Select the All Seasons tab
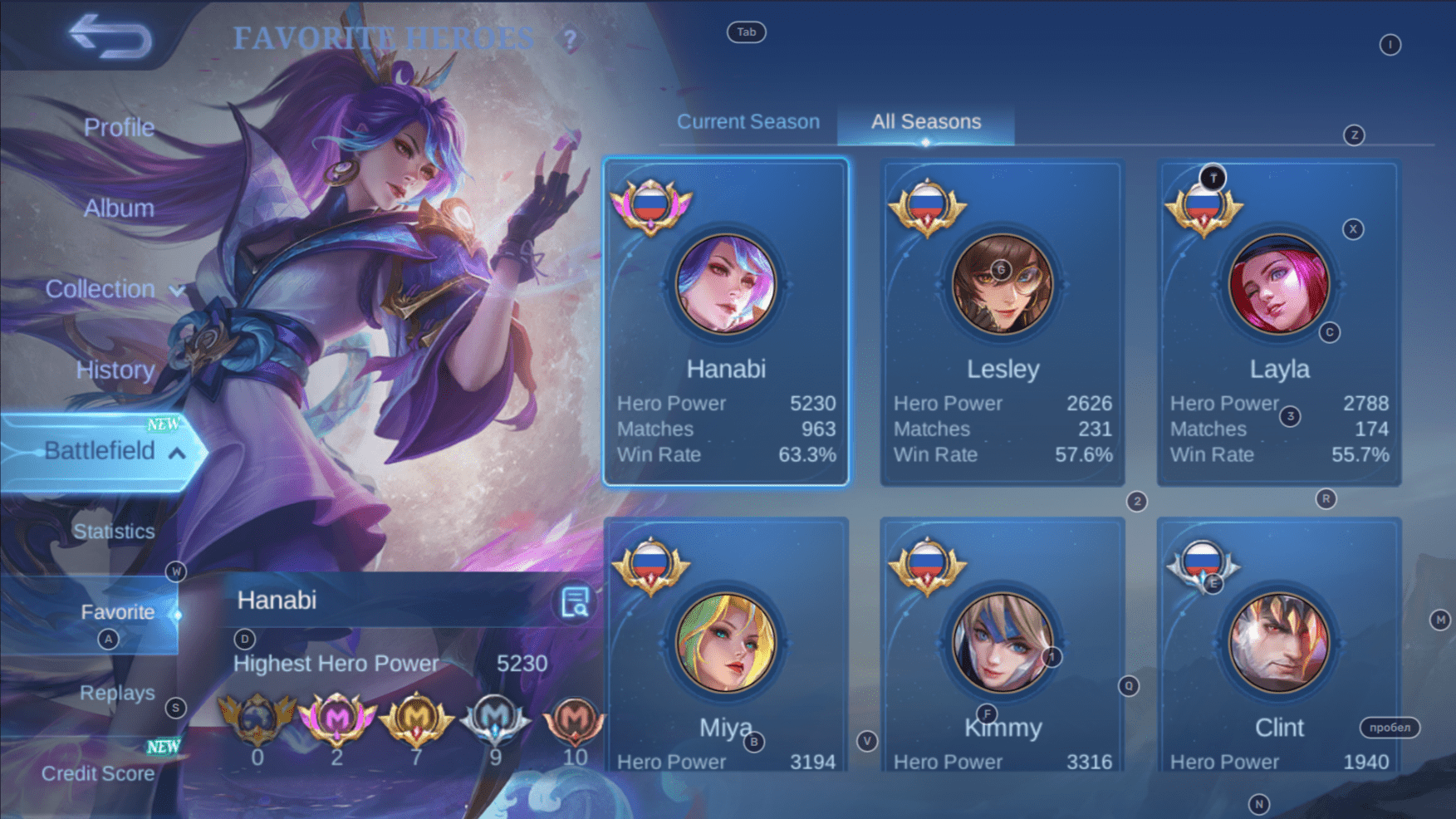This screenshot has height=819, width=1456. point(925,122)
